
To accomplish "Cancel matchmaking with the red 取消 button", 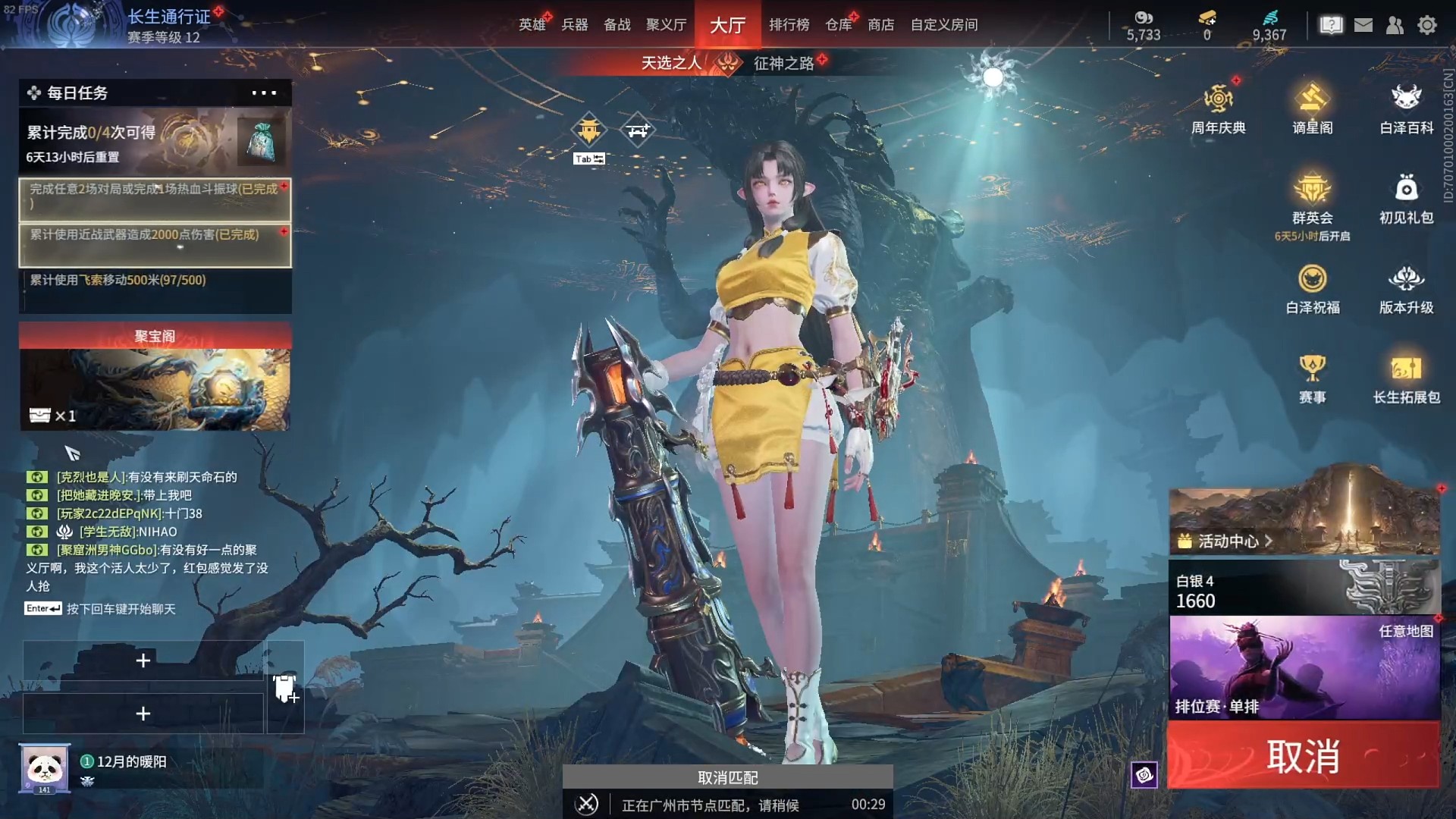I will tap(1303, 755).
